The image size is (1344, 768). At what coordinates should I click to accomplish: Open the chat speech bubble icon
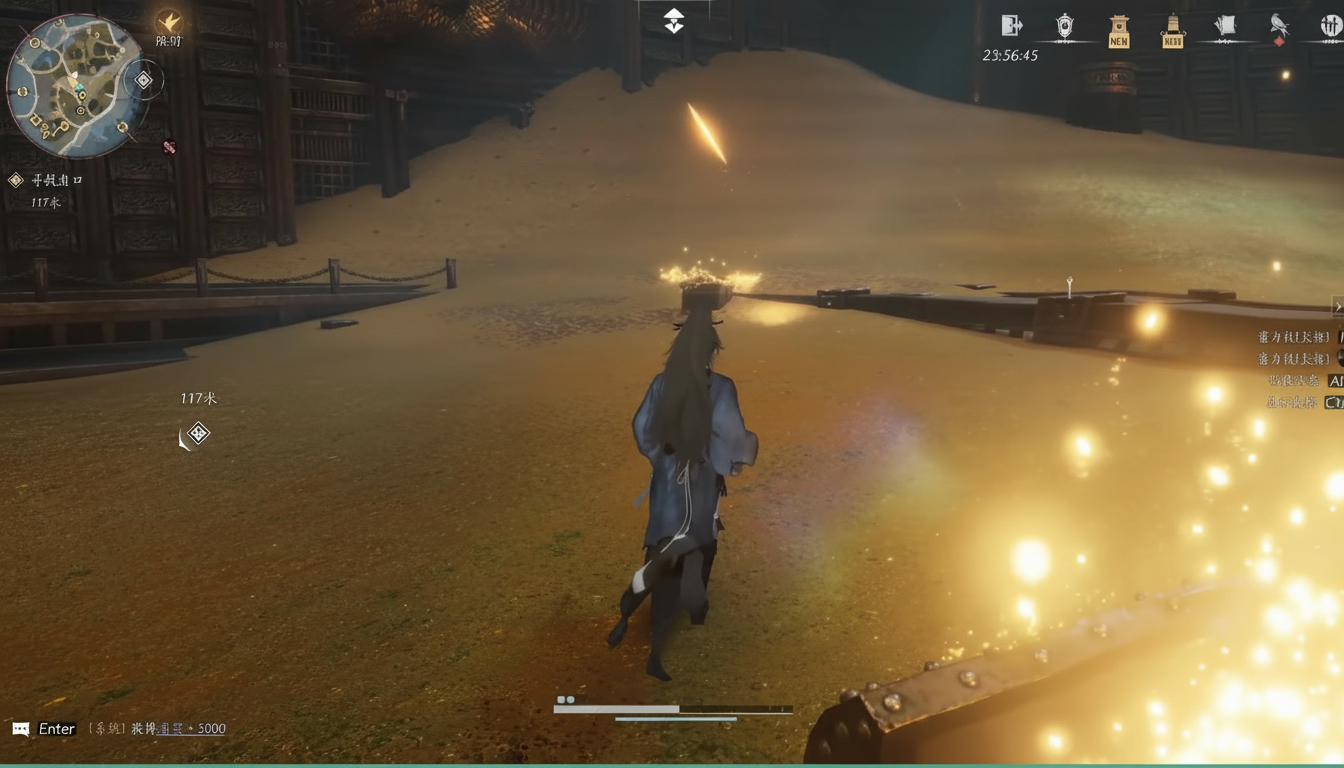click(21, 729)
